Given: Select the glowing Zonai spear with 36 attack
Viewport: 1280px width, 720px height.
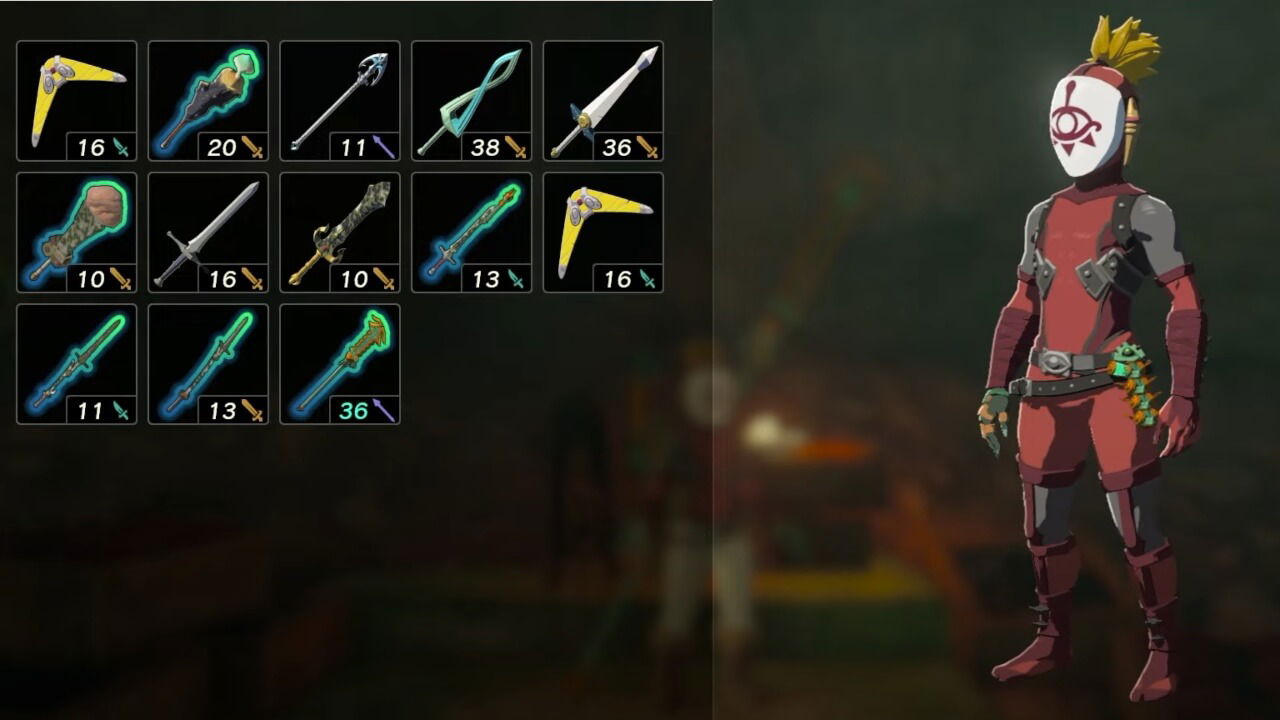Looking at the screenshot, I should (341, 360).
